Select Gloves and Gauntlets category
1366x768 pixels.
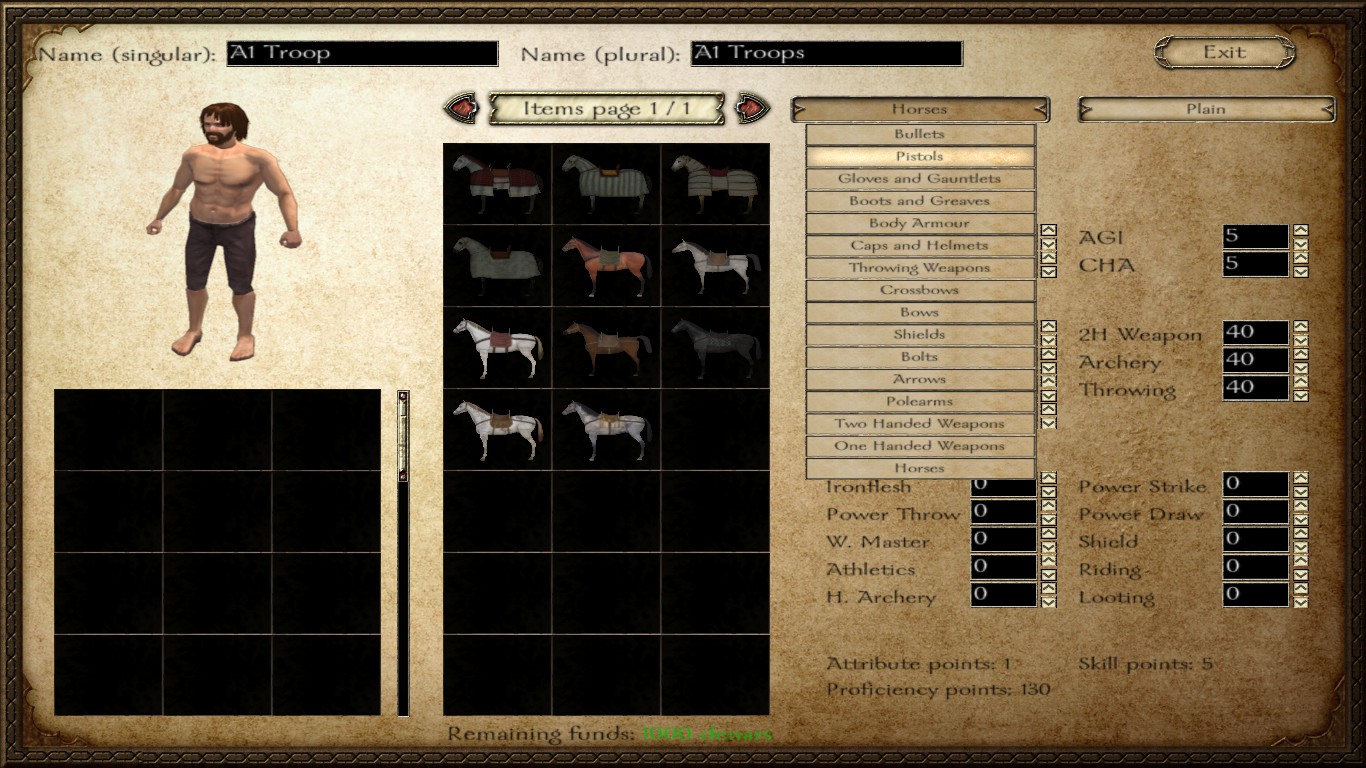coord(919,179)
